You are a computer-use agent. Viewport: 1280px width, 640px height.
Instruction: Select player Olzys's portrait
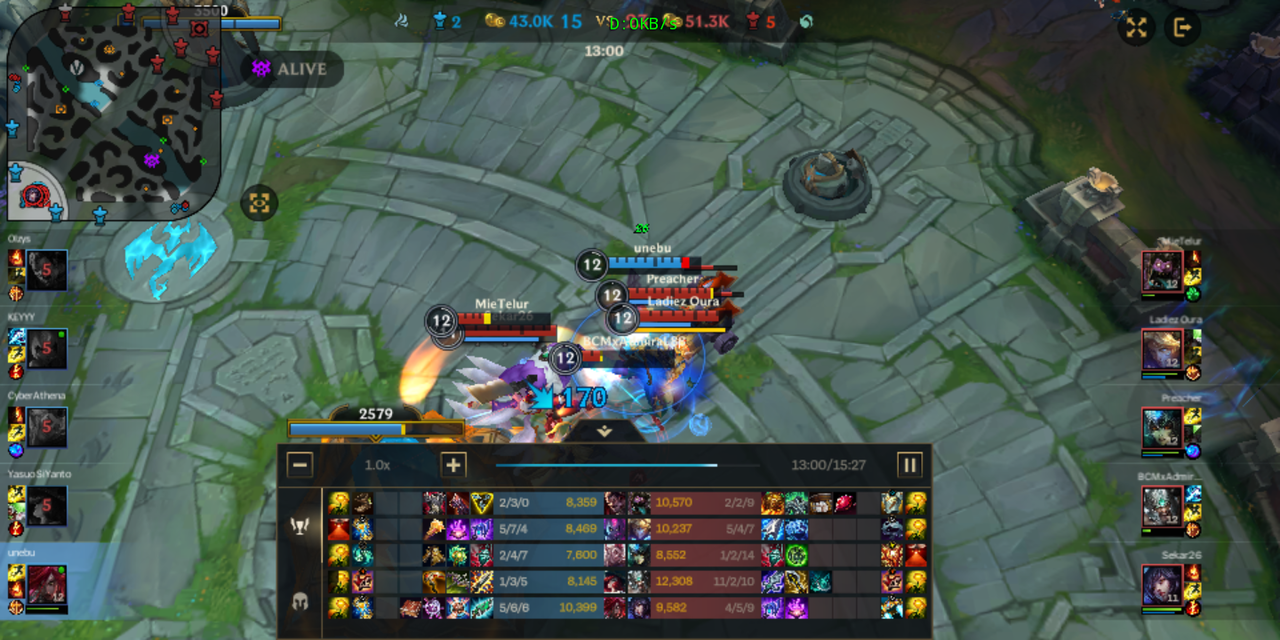[x=47, y=271]
